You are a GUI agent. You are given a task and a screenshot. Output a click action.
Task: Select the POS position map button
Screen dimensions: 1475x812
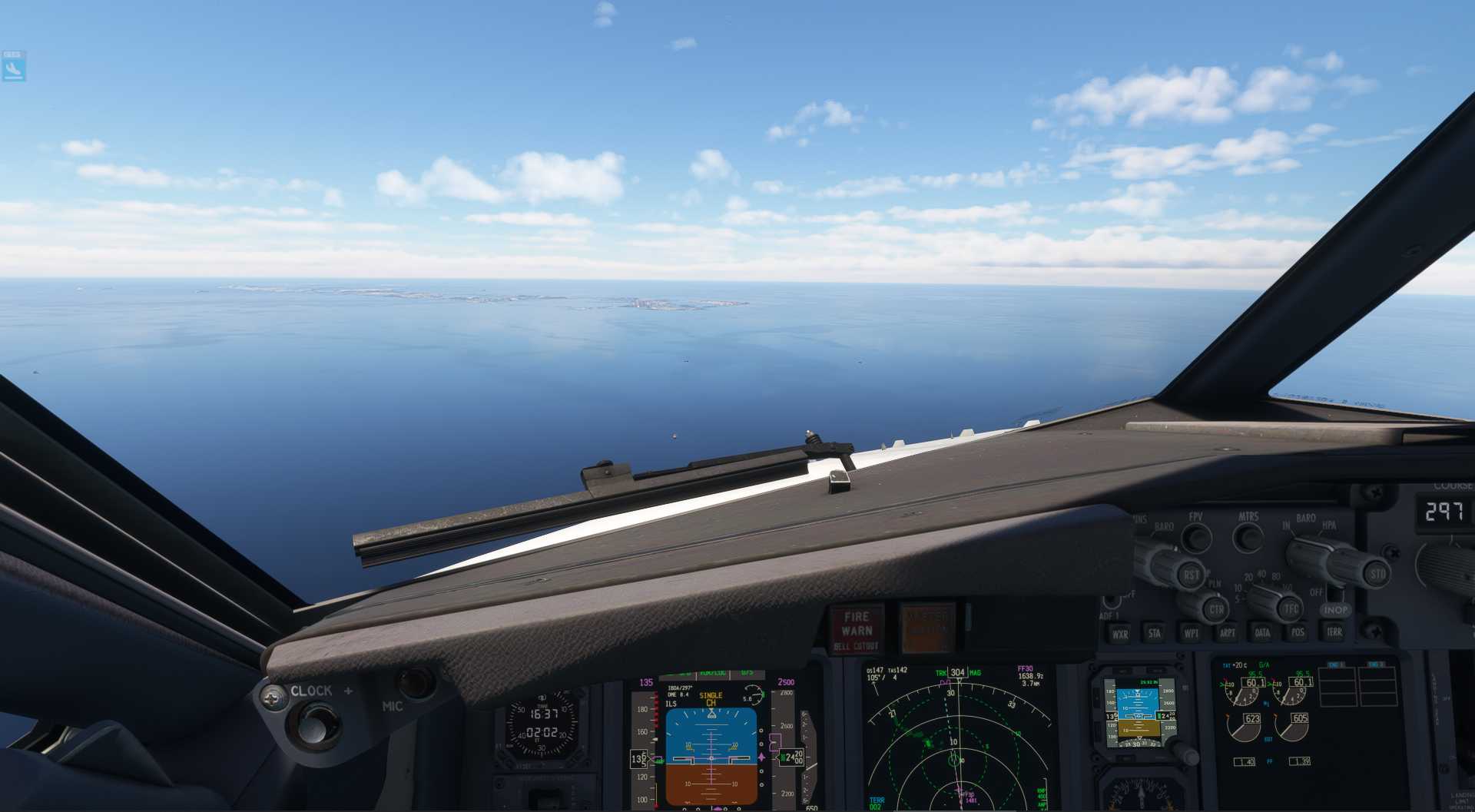pos(1298,632)
